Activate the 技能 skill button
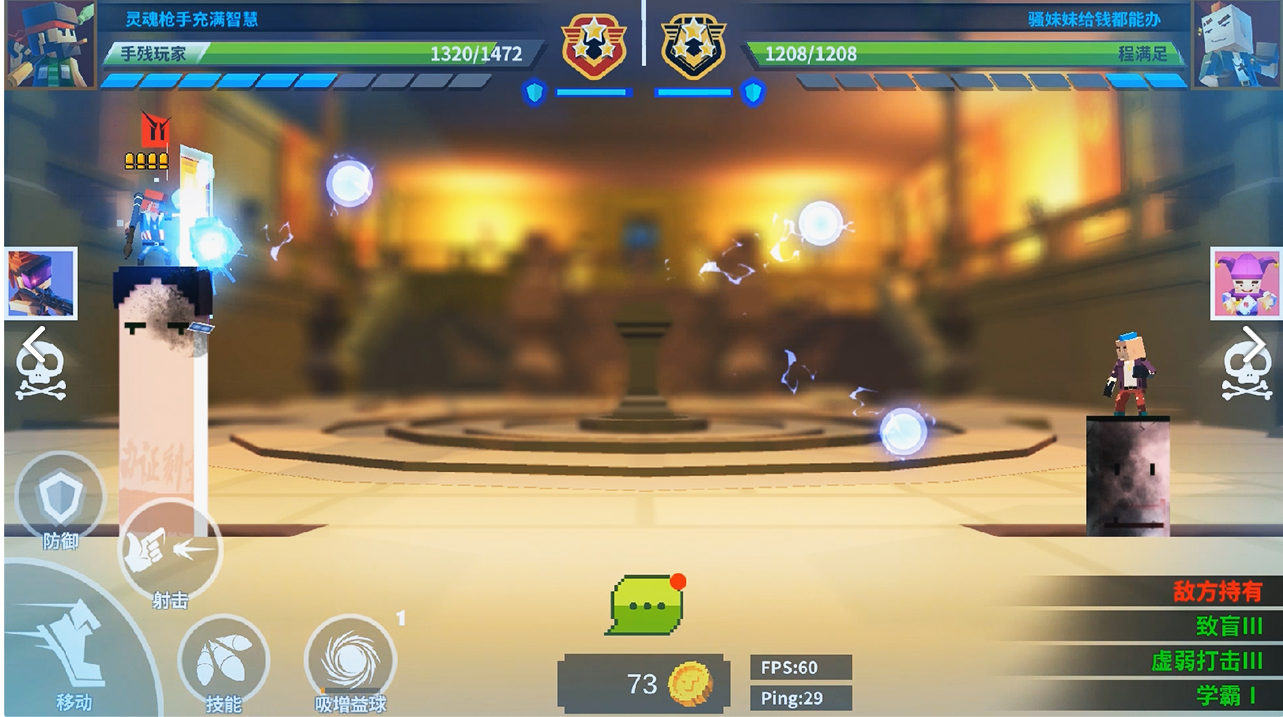Screen dimensions: 1283x717 tap(223, 661)
